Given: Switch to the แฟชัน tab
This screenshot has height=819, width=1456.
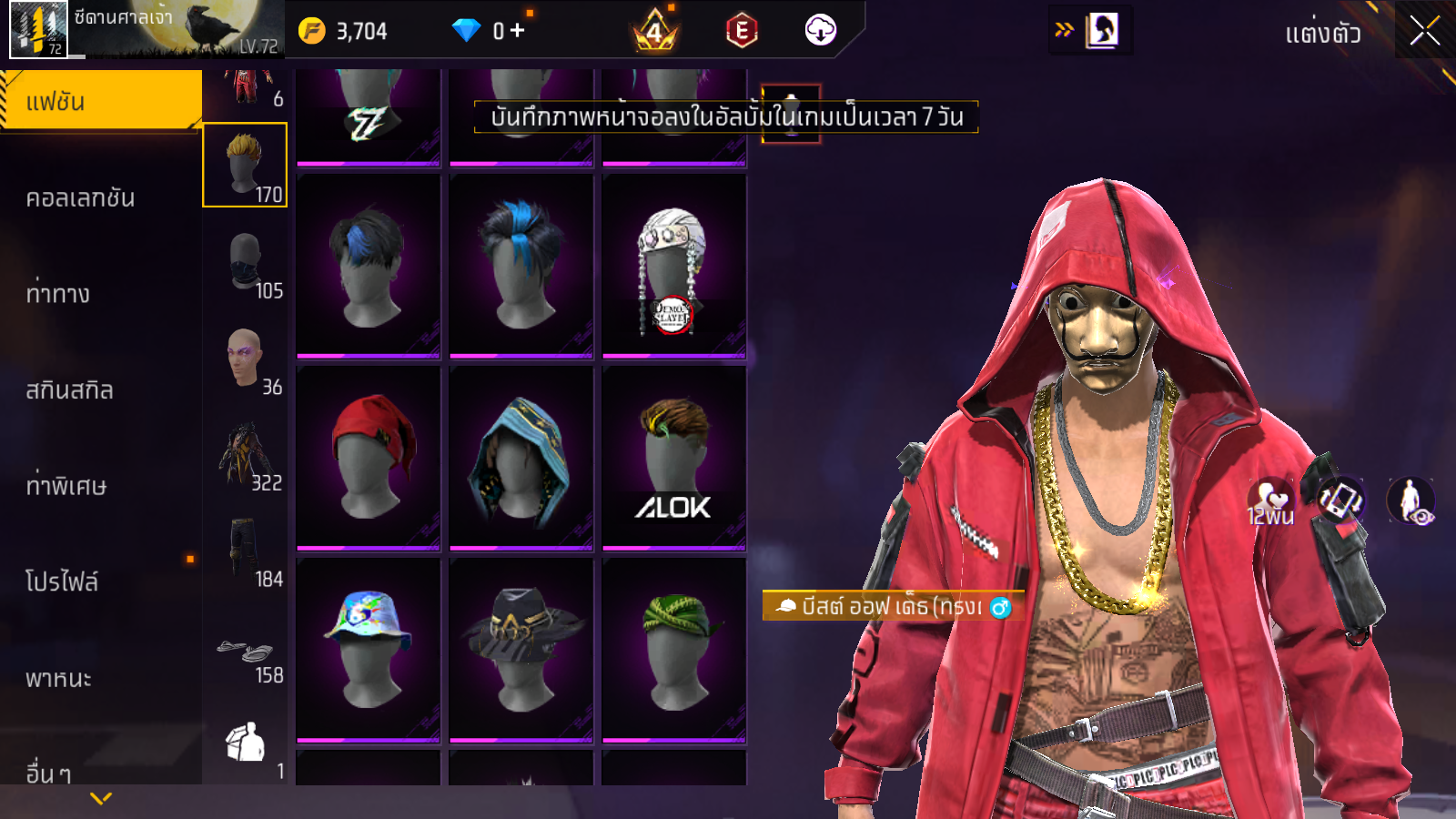Looking at the screenshot, I should (100, 102).
